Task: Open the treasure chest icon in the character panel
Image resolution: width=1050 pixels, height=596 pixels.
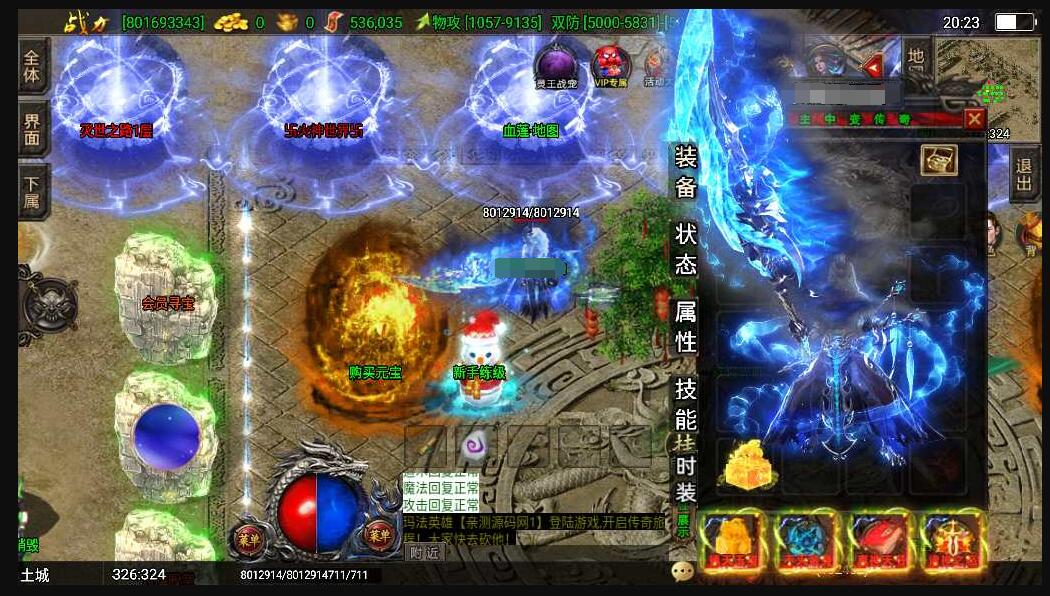Action: tap(938, 159)
